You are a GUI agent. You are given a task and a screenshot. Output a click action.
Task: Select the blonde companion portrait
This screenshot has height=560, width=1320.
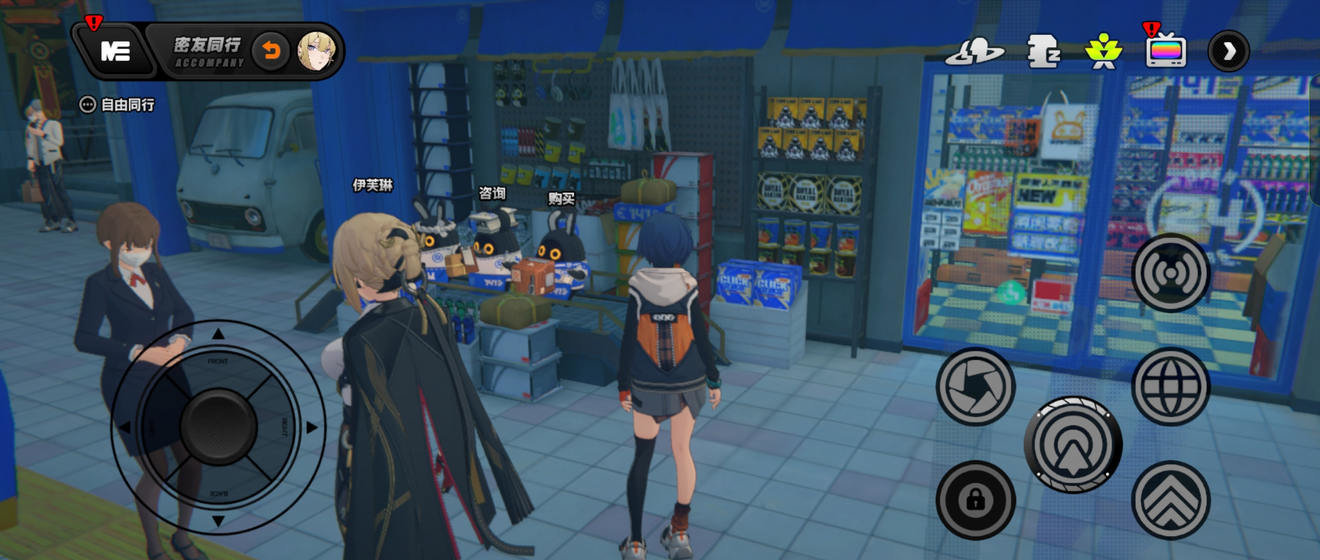pyautogui.click(x=315, y=51)
